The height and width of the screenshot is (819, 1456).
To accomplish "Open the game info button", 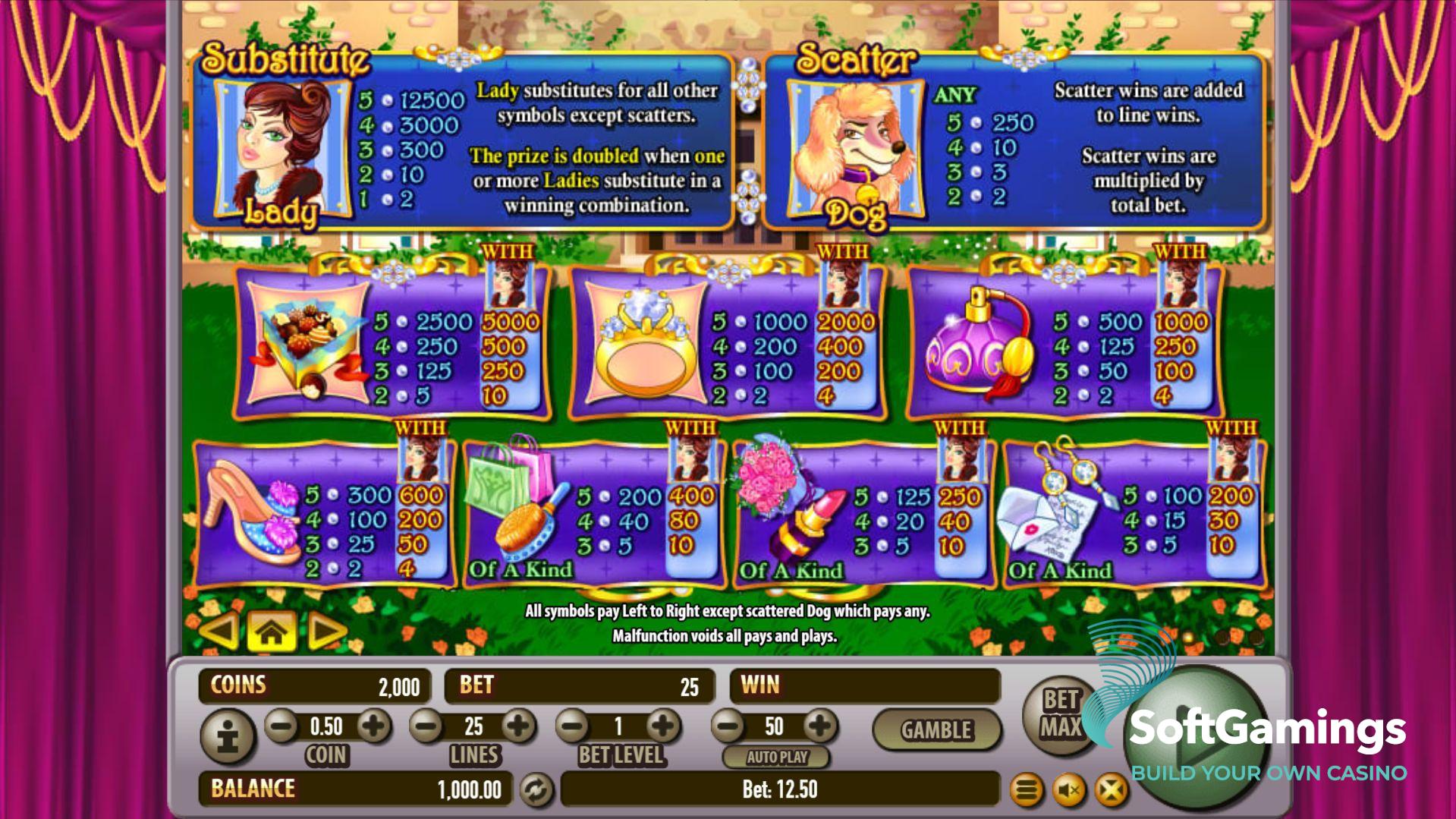I will pyautogui.click(x=228, y=736).
